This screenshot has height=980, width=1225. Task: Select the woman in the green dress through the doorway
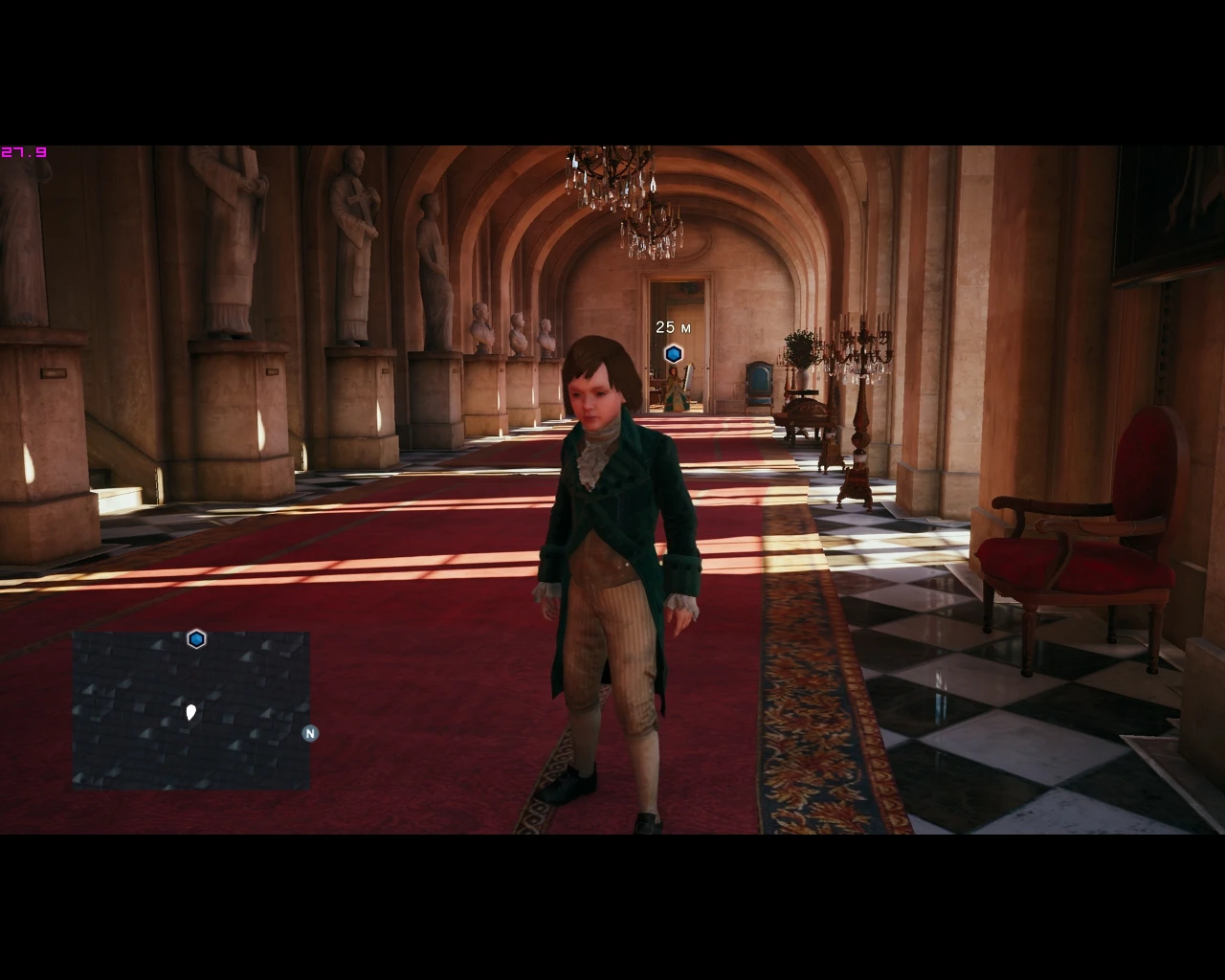[x=676, y=388]
